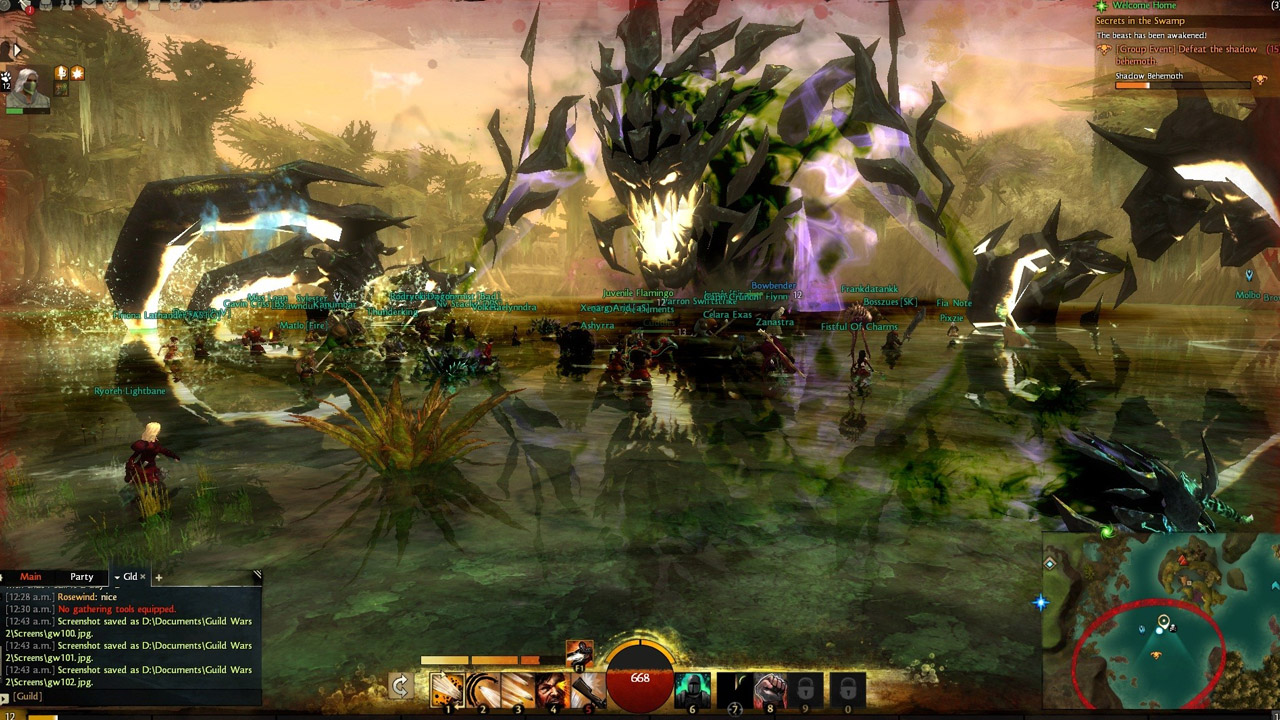Activate the first weapon skill icon

[447, 689]
